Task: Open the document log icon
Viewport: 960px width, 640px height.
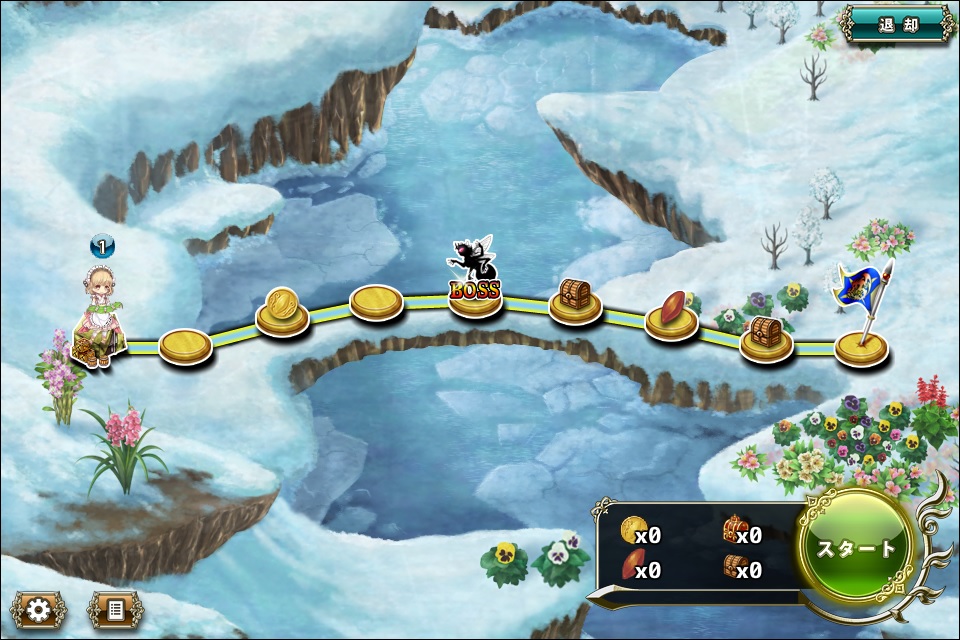Action: pyautogui.click(x=116, y=610)
